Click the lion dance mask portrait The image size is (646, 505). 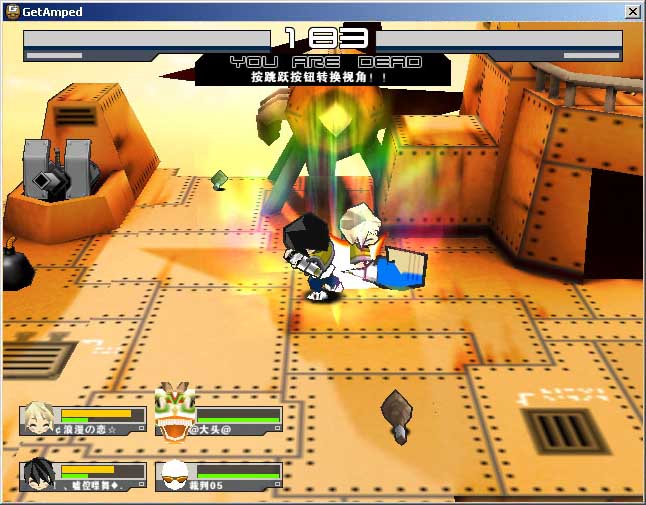coord(174,411)
